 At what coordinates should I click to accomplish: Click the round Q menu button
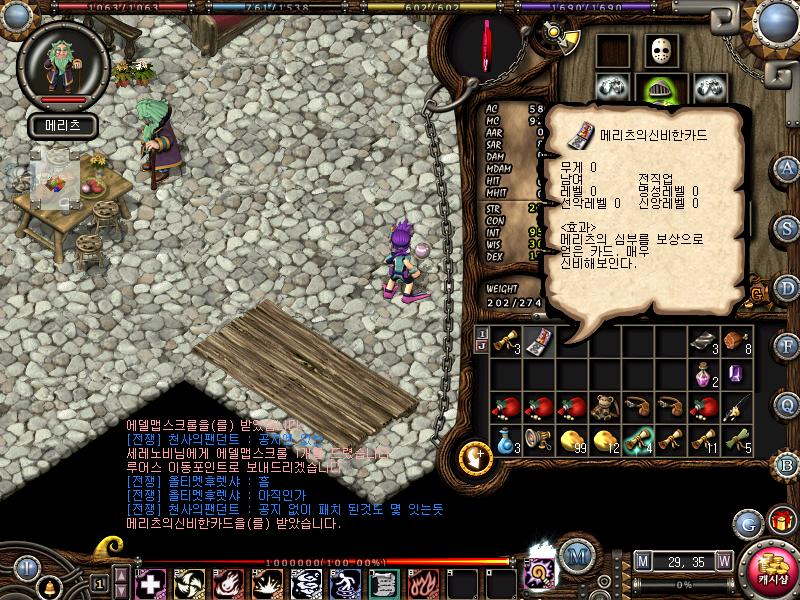(x=788, y=405)
